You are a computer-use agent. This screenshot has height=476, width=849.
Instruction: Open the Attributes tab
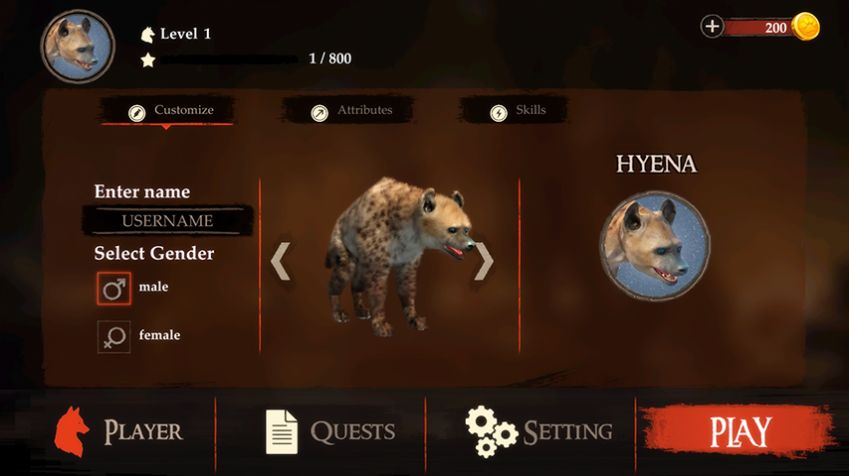point(350,111)
